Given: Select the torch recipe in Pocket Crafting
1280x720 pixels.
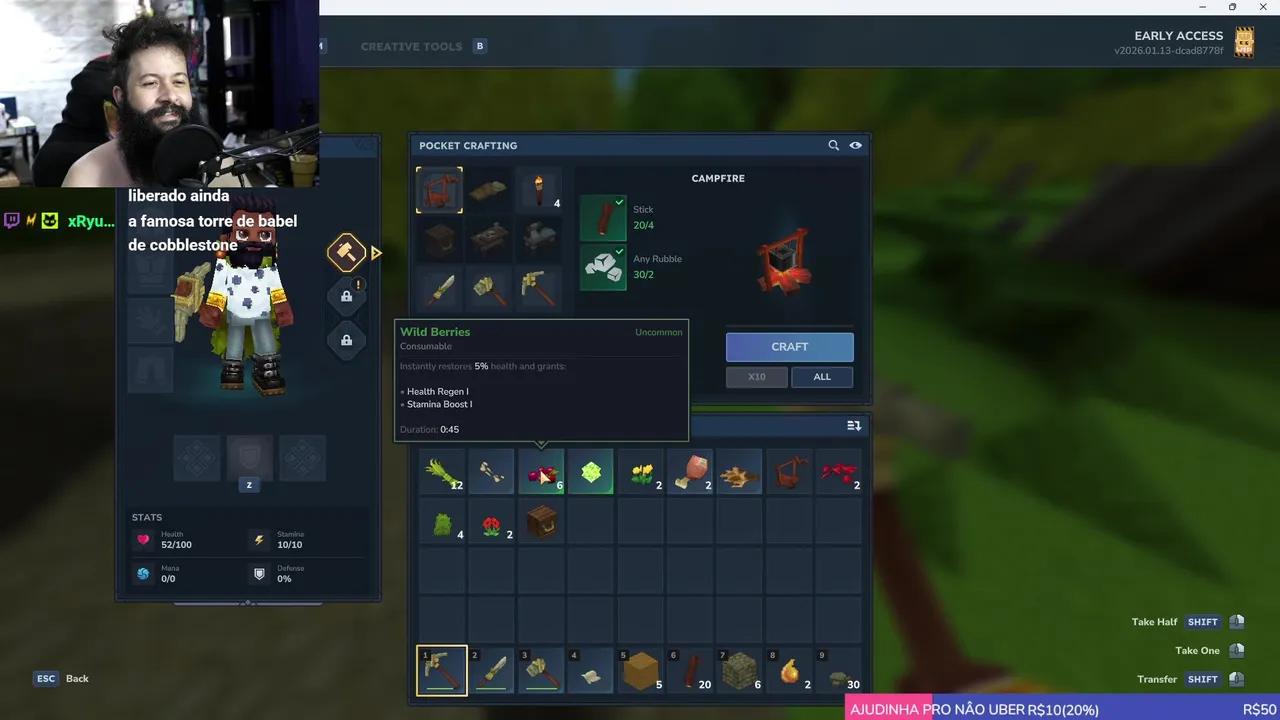Looking at the screenshot, I should click(x=540, y=190).
